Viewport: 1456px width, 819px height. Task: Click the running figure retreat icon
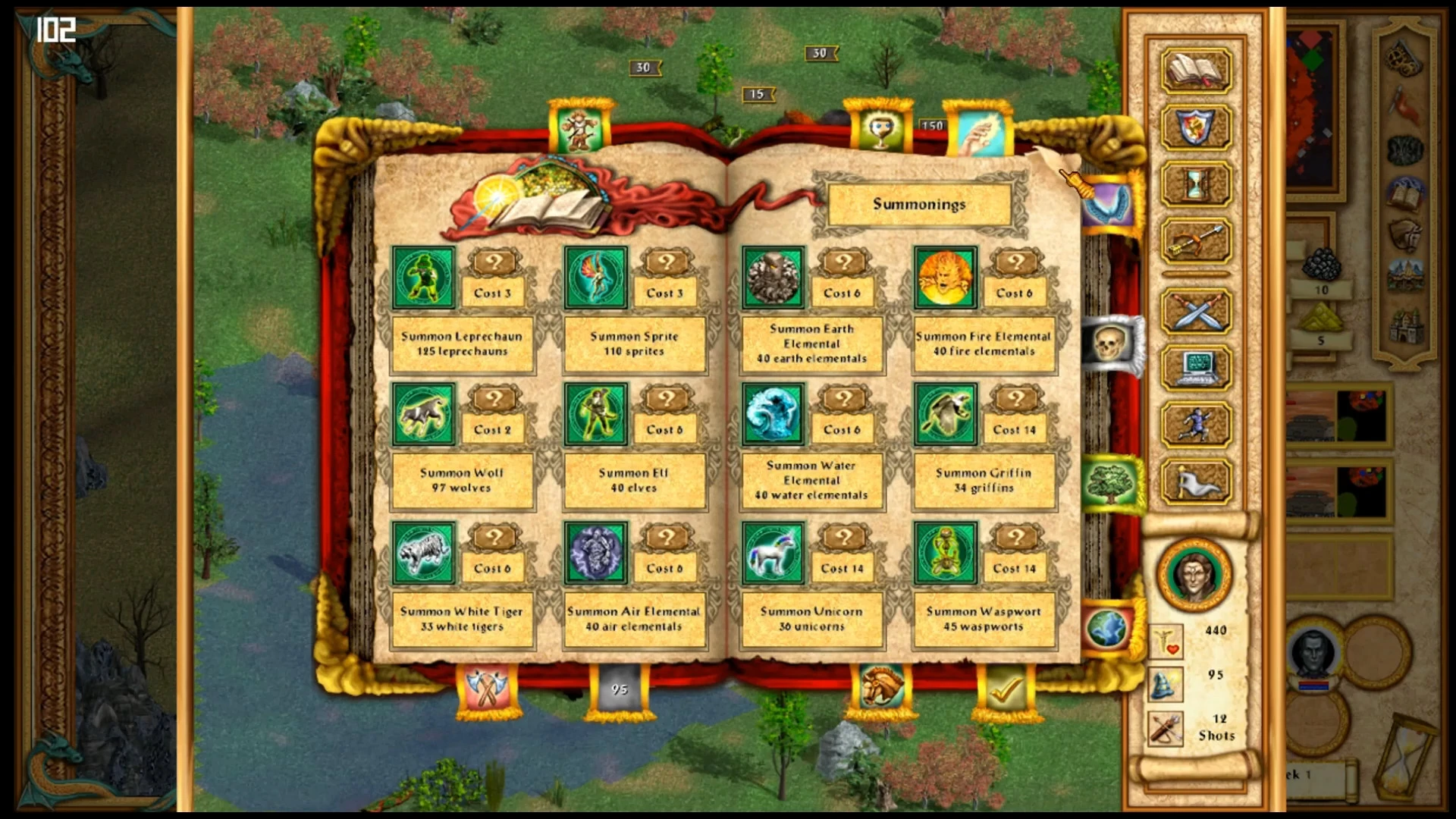pos(1194,425)
